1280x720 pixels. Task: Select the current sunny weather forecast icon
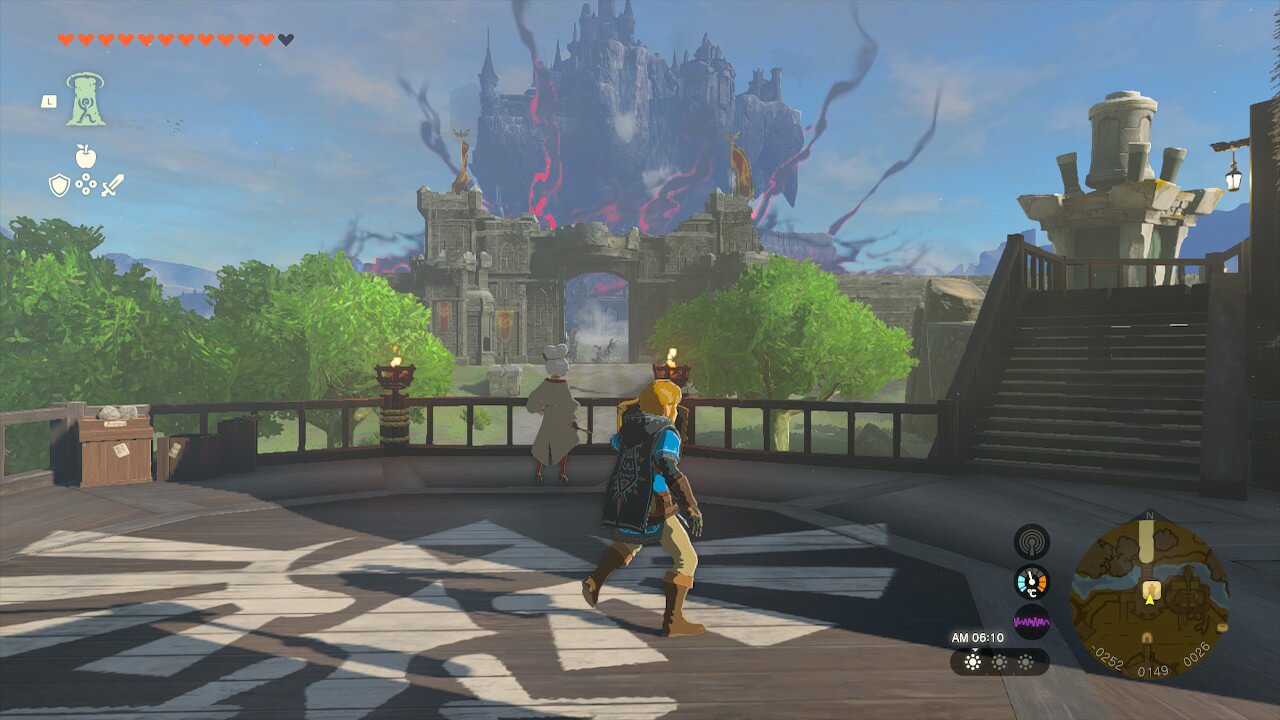pyautogui.click(x=972, y=662)
